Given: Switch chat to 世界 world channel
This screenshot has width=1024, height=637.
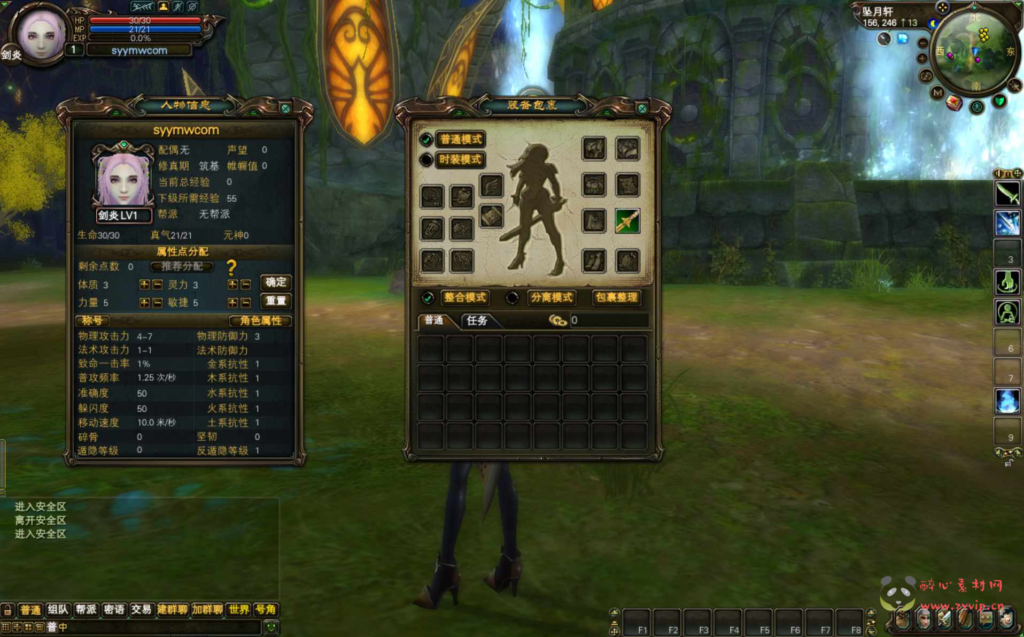Looking at the screenshot, I should point(238,609).
